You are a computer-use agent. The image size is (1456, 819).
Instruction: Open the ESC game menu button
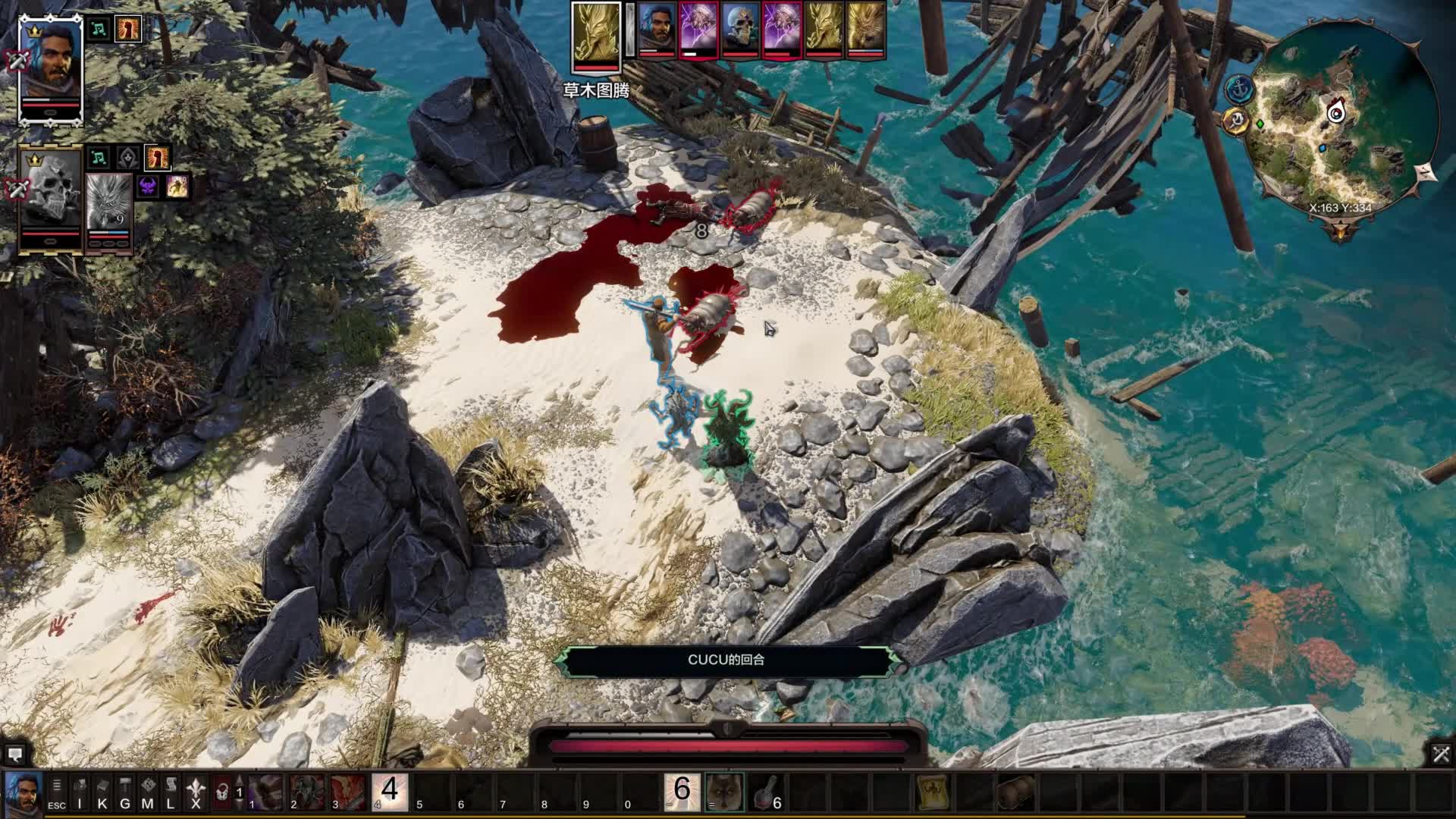click(57, 792)
